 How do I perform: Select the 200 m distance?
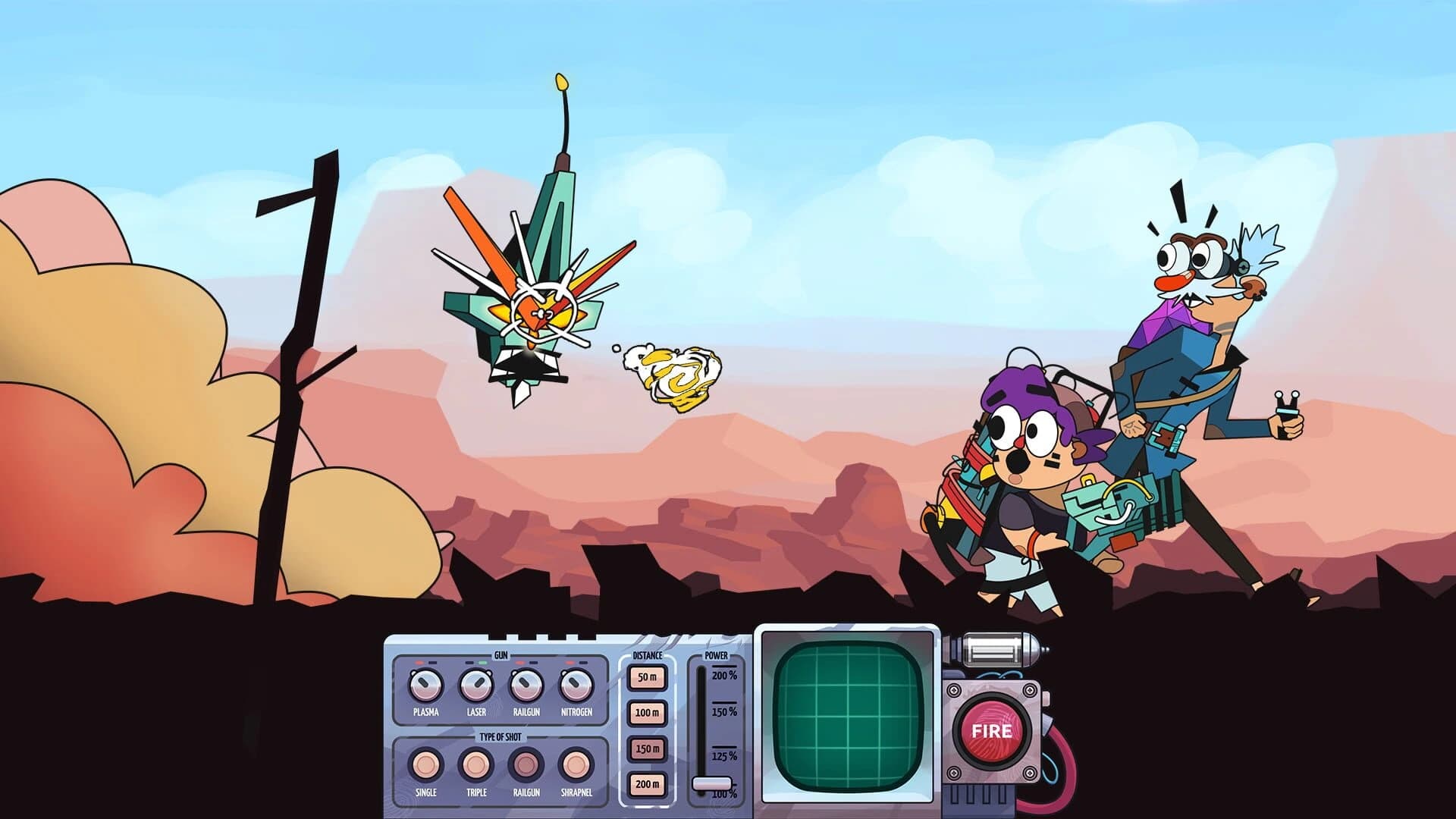pyautogui.click(x=647, y=784)
